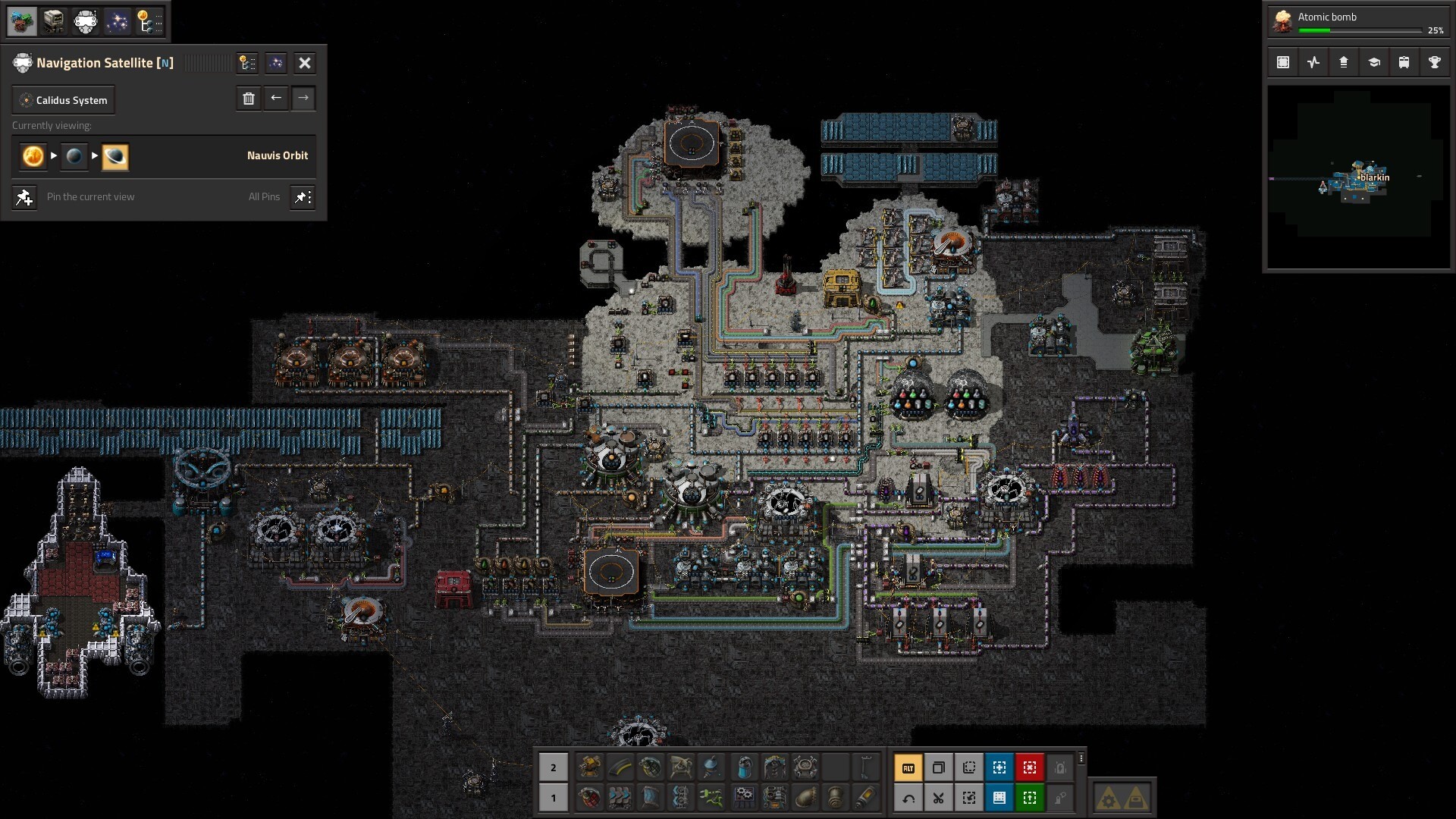Open the production statistics graph button
This screenshot has height=819, width=1456.
point(1313,63)
